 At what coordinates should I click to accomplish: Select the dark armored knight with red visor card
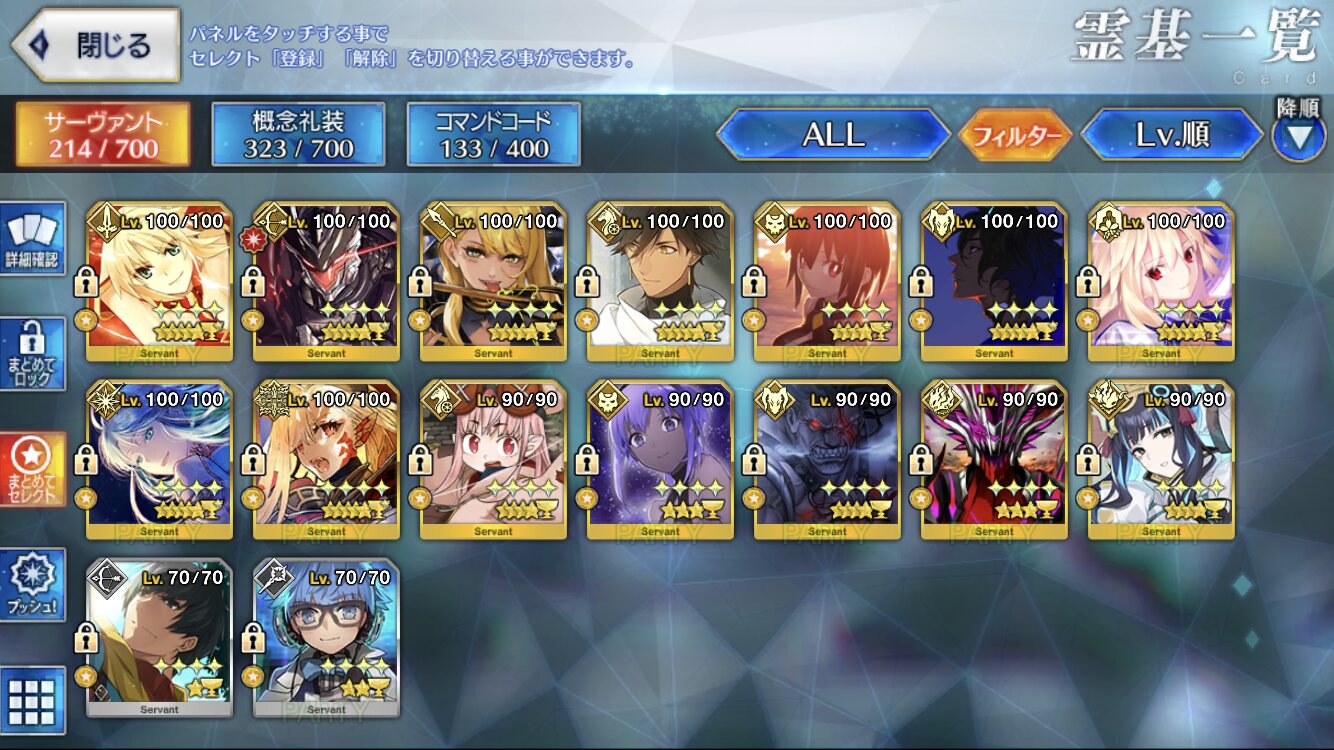click(x=326, y=282)
